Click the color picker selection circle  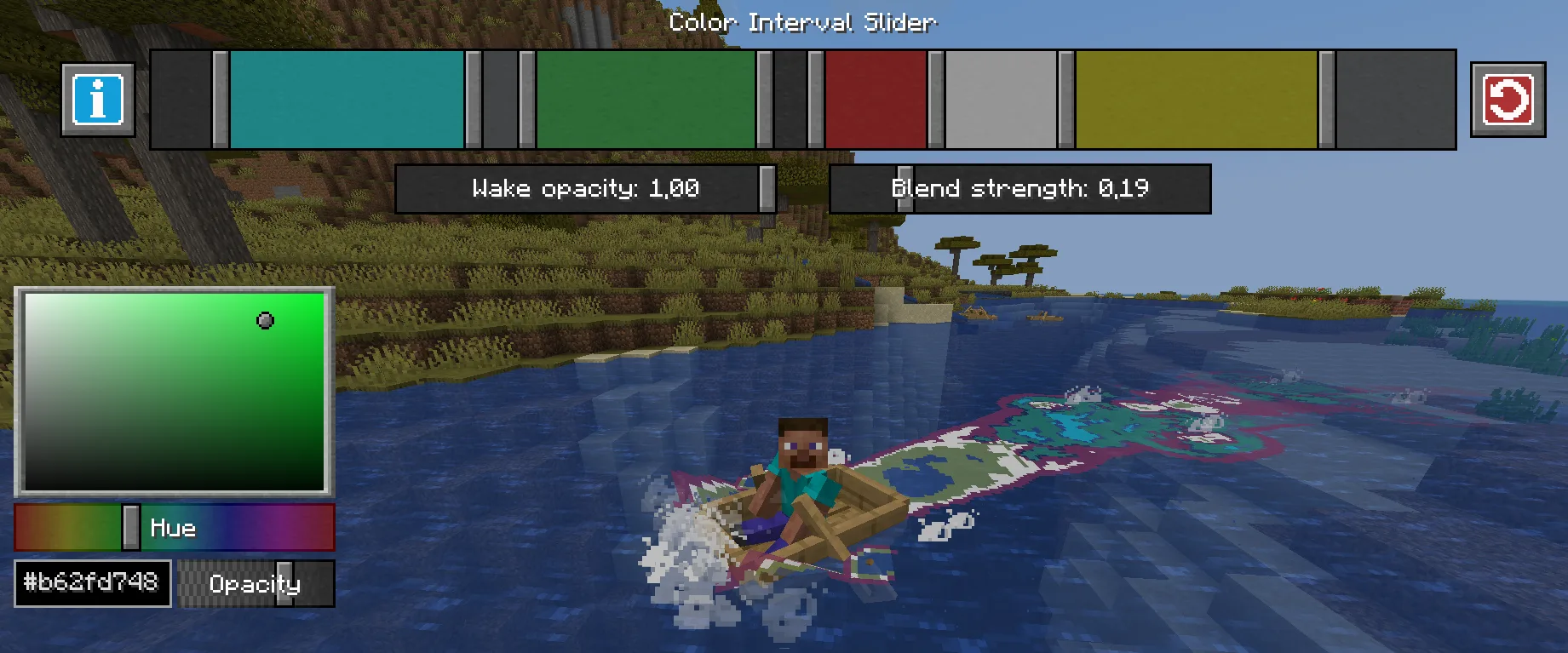pos(267,319)
